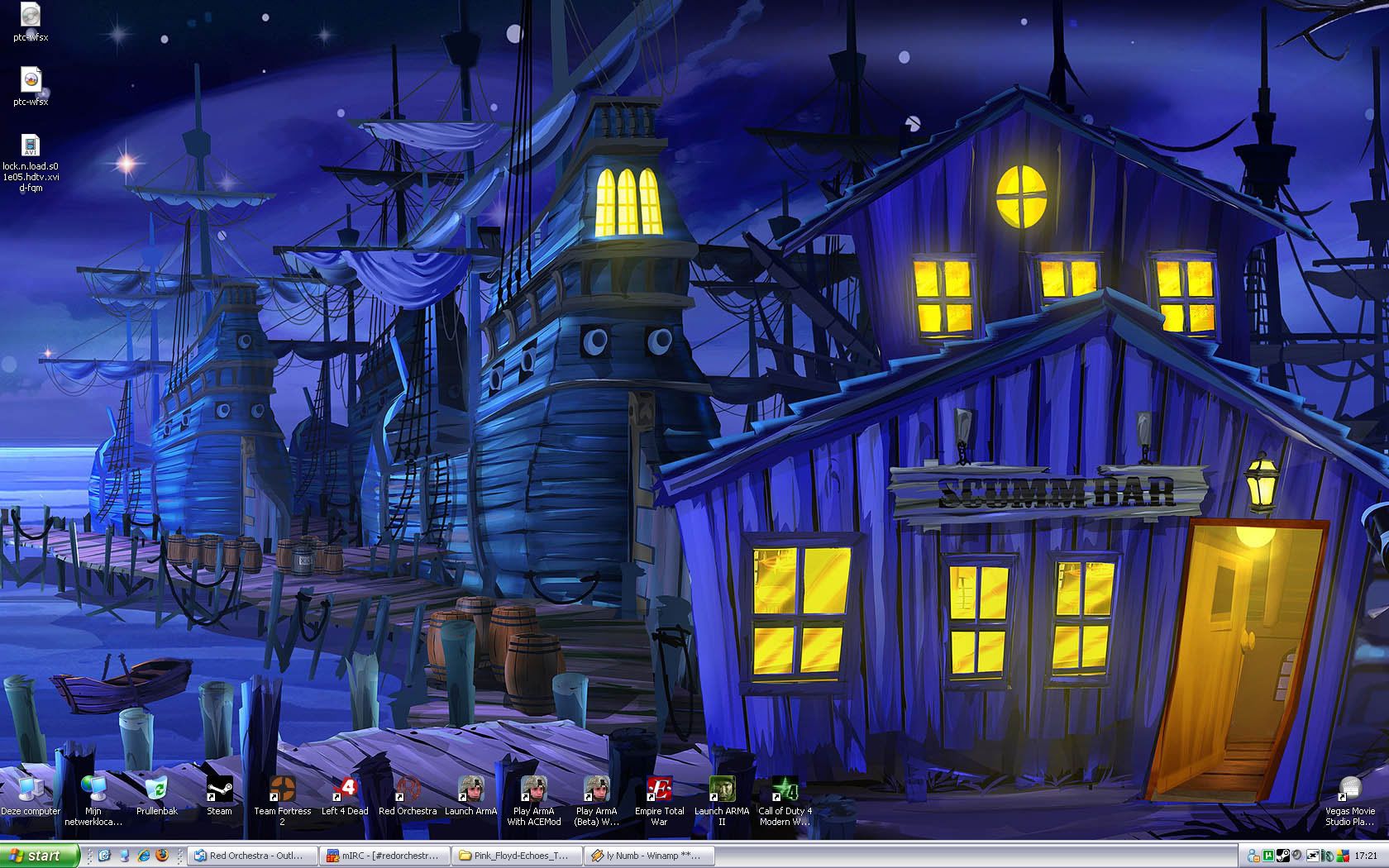Click the Launch ArmA shortcut
The width and height of the screenshot is (1389, 868).
[x=470, y=790]
